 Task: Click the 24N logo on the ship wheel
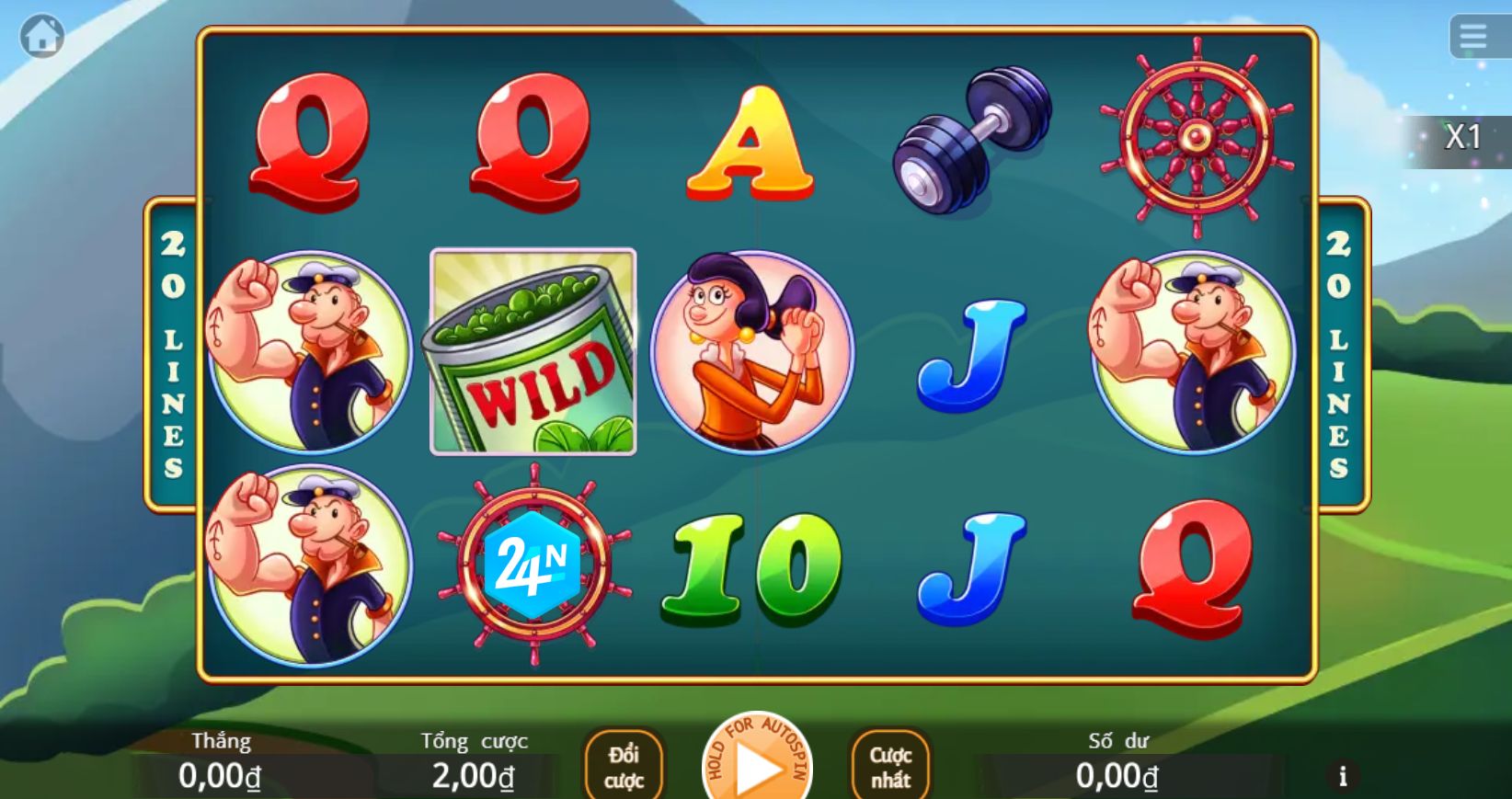(532, 564)
